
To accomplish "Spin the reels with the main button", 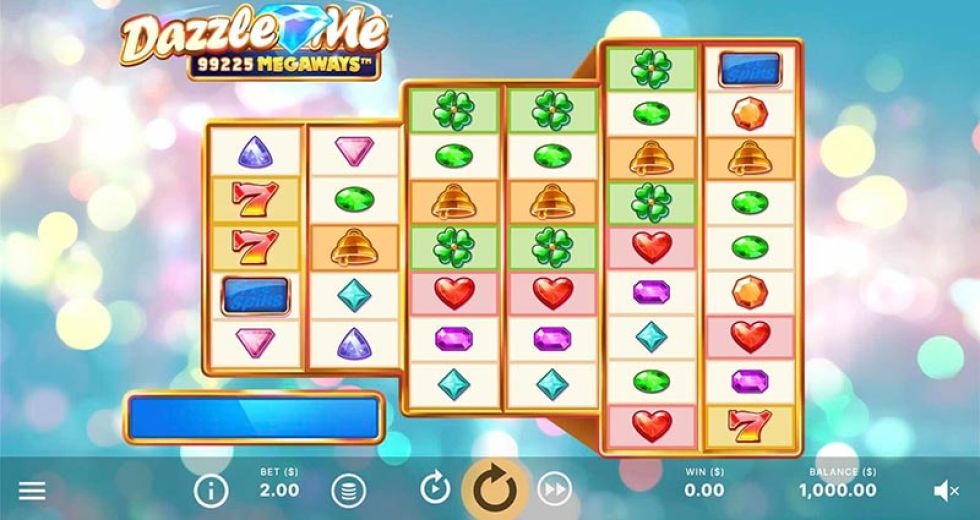I will coord(494,489).
